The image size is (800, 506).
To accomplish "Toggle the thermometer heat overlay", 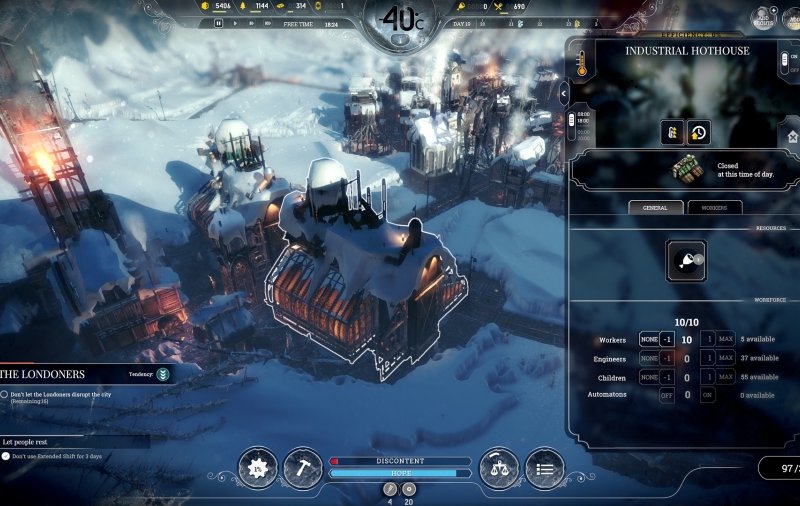I will tap(581, 66).
